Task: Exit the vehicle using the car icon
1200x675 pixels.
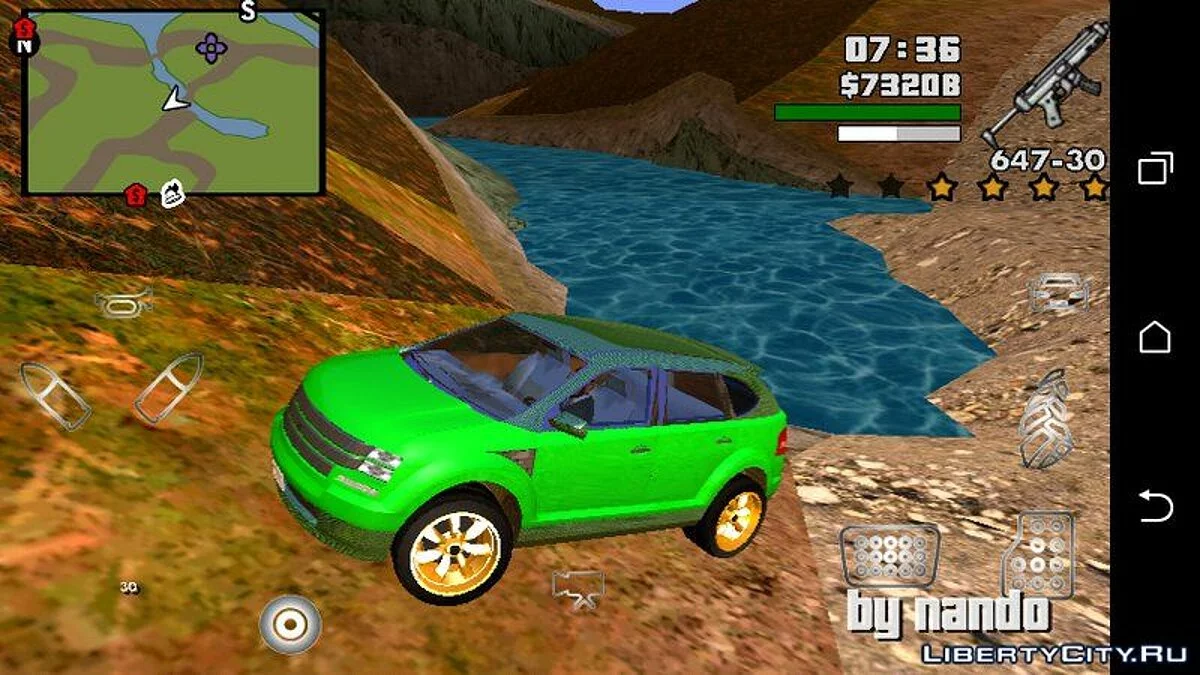Action: pyautogui.click(x=1058, y=291)
